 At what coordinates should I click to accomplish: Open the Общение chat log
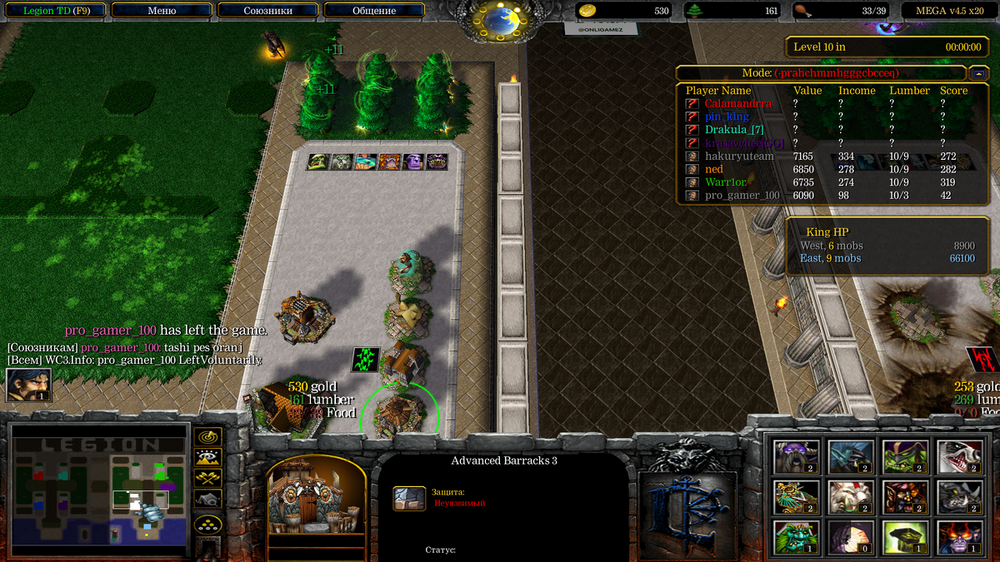(x=373, y=11)
